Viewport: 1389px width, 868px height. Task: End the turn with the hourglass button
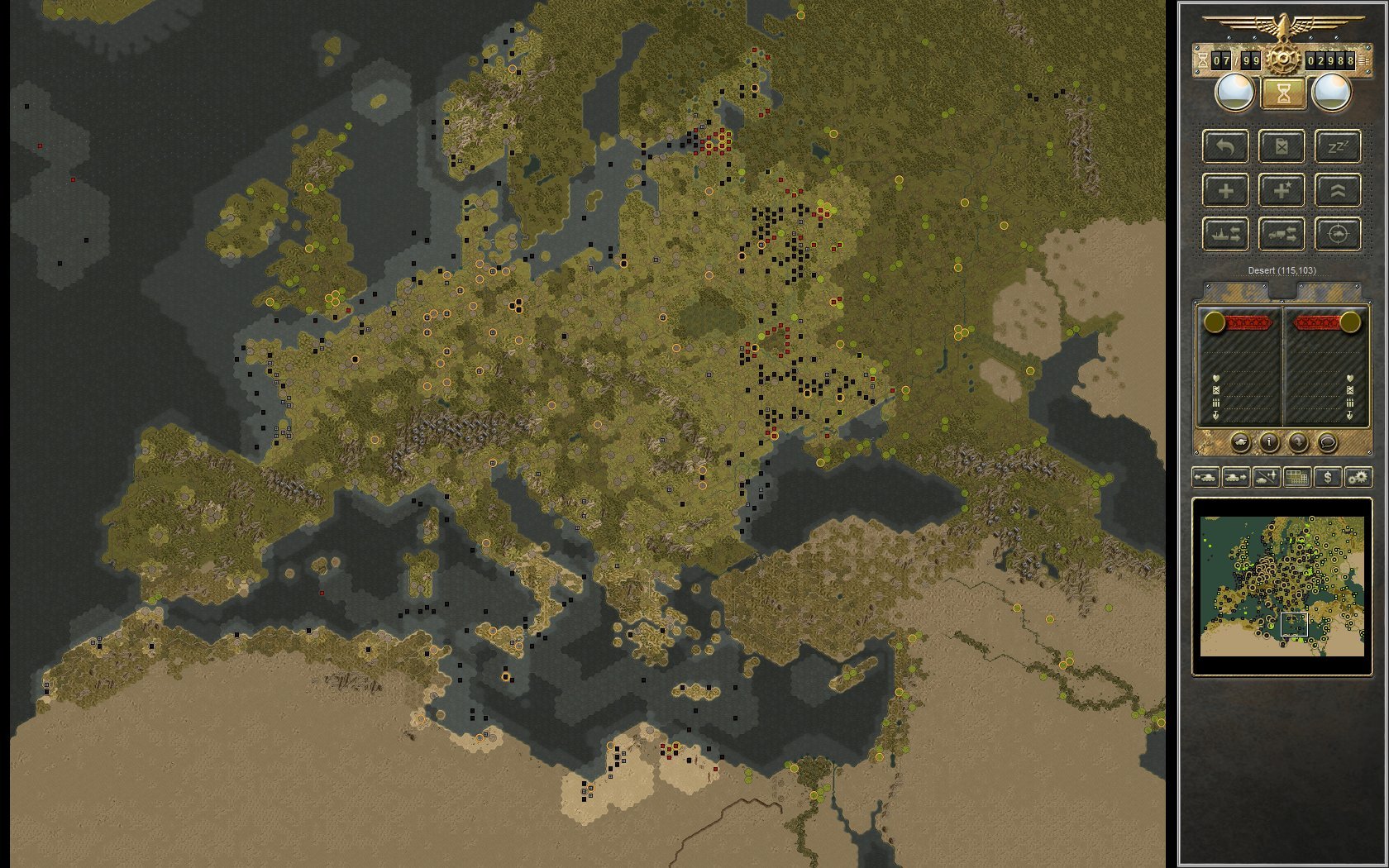click(1282, 93)
